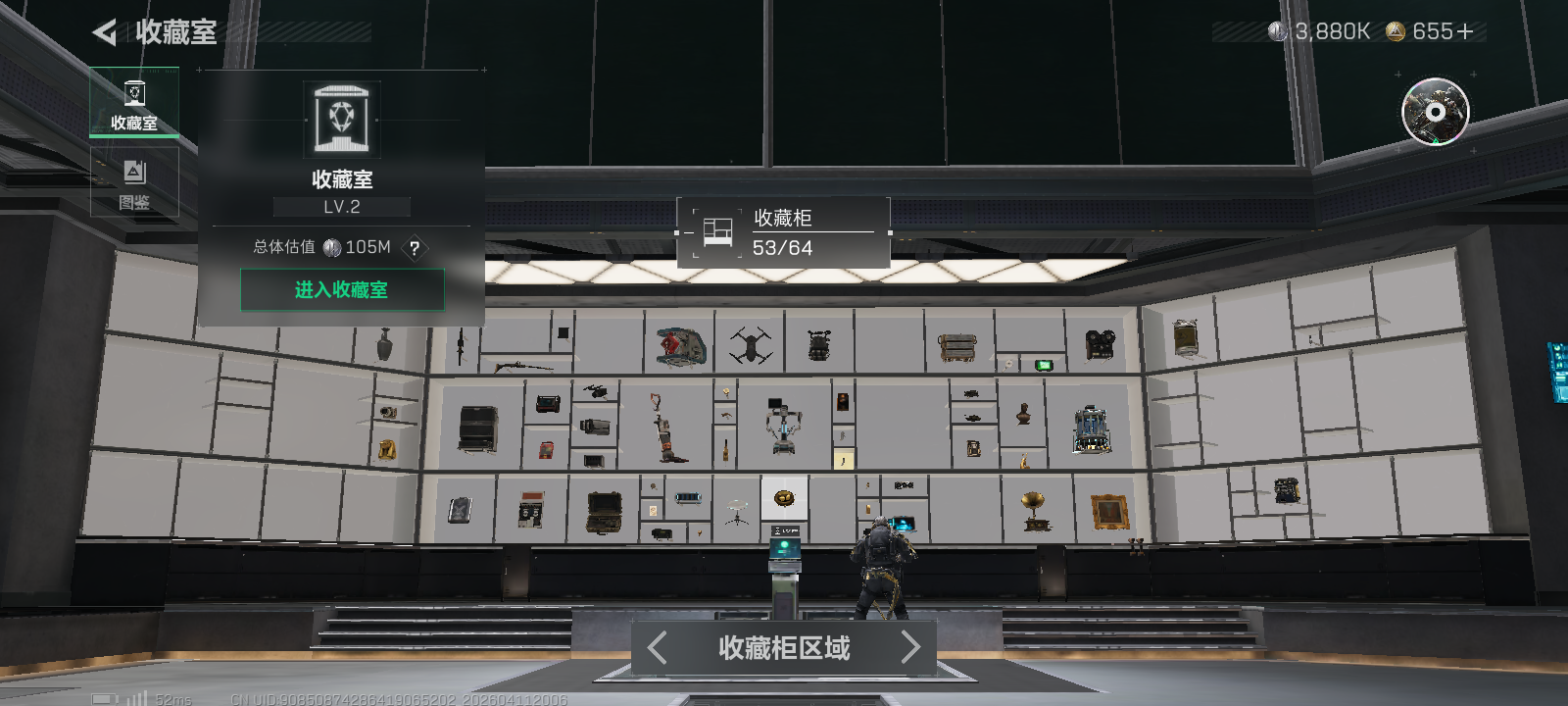Click the cabinet icon in the 收藏柜 panel
Image resolution: width=1568 pixels, height=706 pixels.
716,230
